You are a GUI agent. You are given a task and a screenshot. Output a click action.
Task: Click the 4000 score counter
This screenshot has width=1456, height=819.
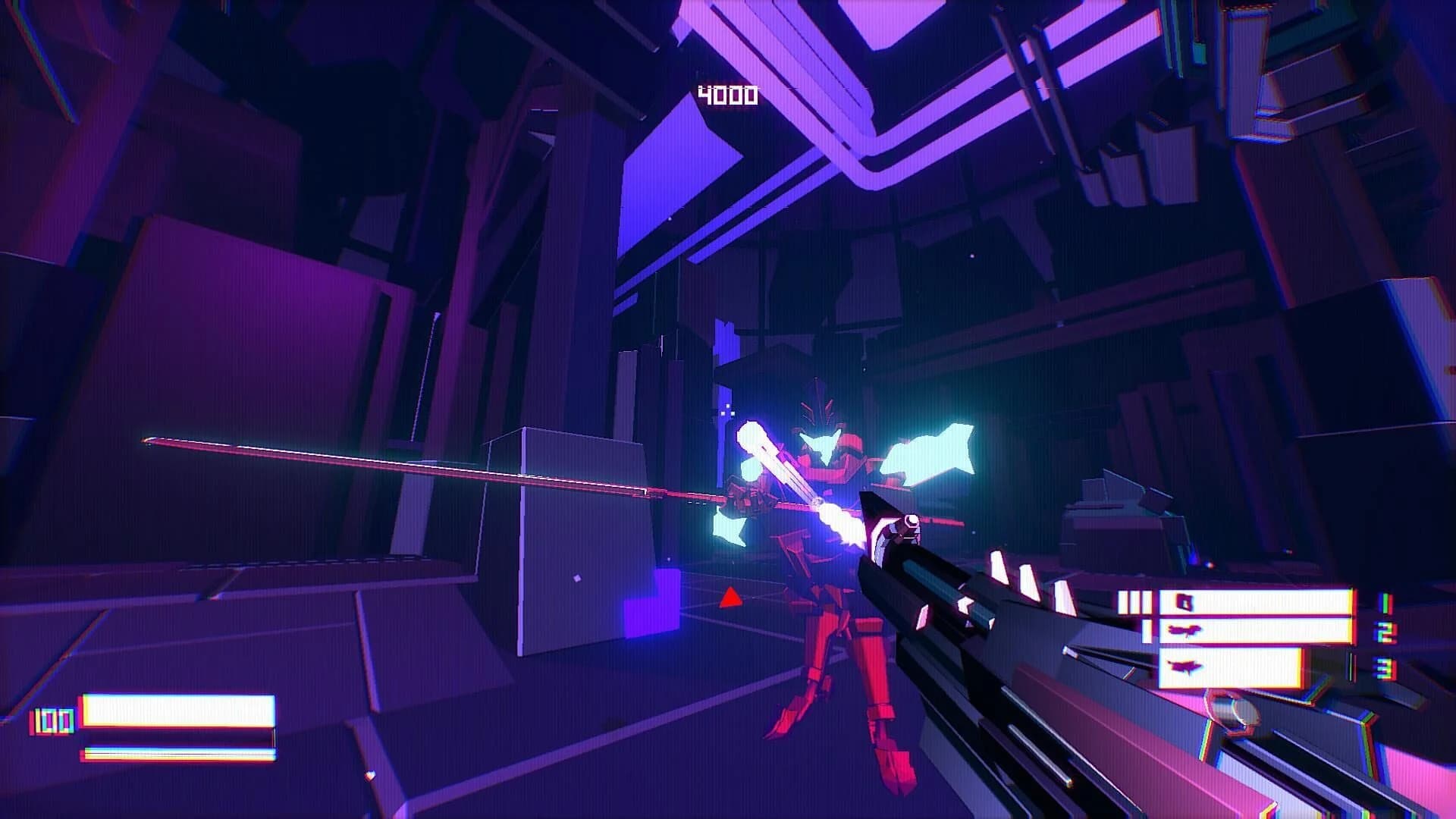(726, 94)
